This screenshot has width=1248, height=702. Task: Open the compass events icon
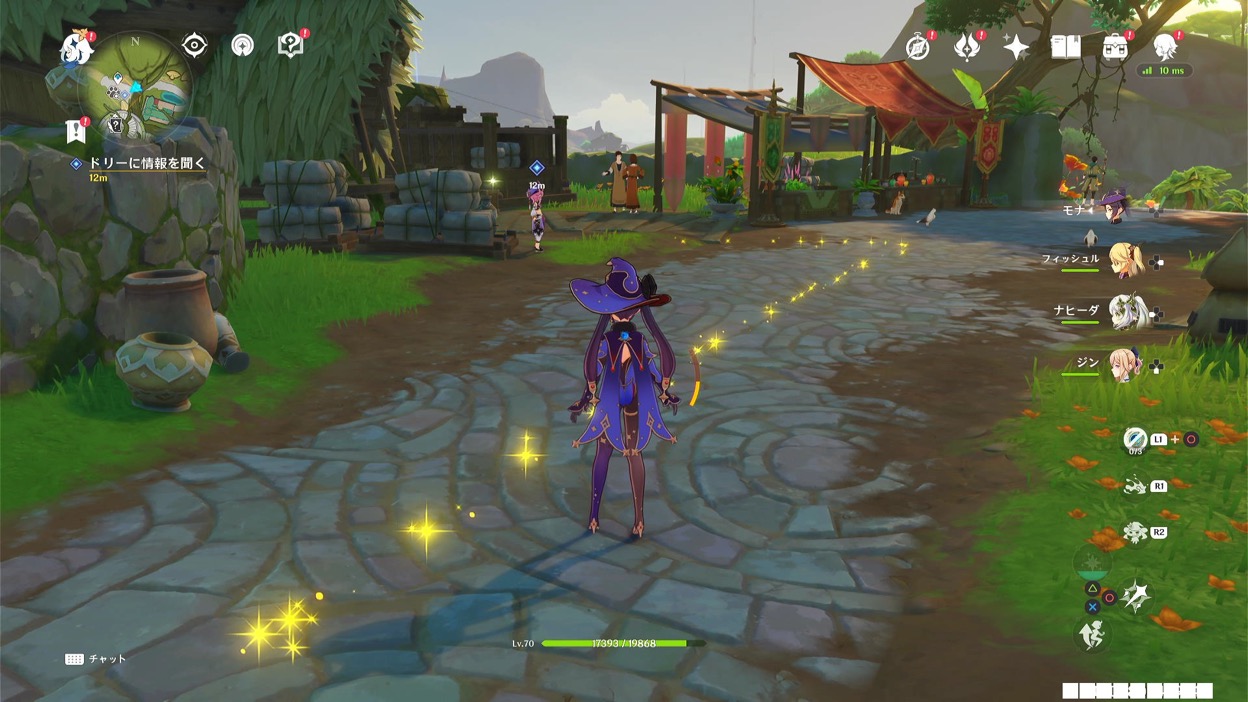[x=918, y=46]
